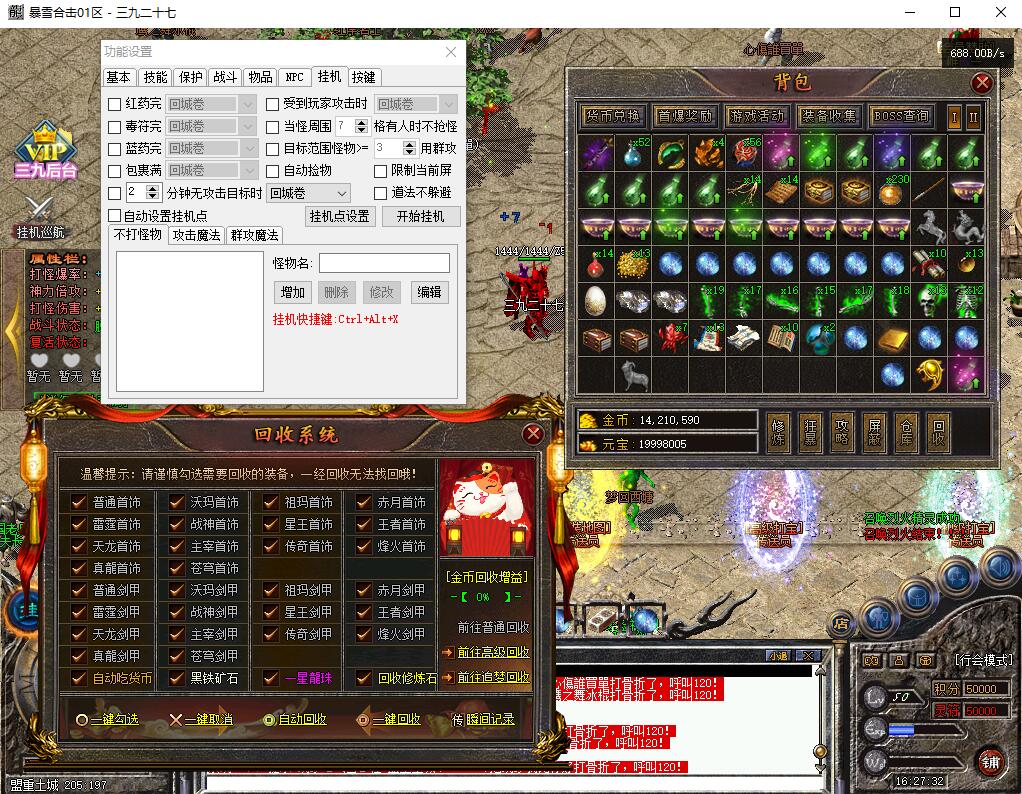Uncheck the 普通首饰 recycle option

[x=79, y=502]
